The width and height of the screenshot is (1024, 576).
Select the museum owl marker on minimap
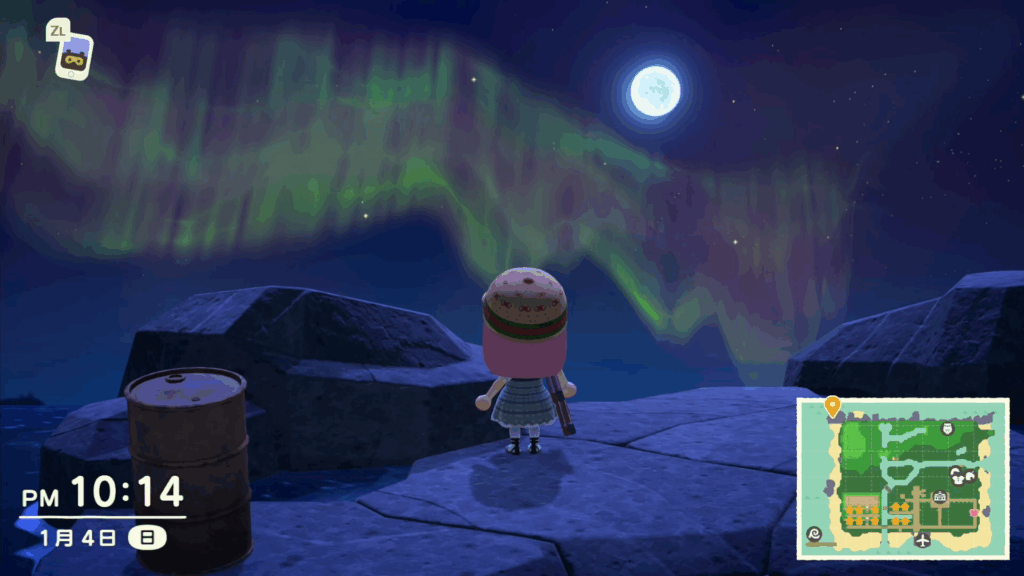point(947,428)
